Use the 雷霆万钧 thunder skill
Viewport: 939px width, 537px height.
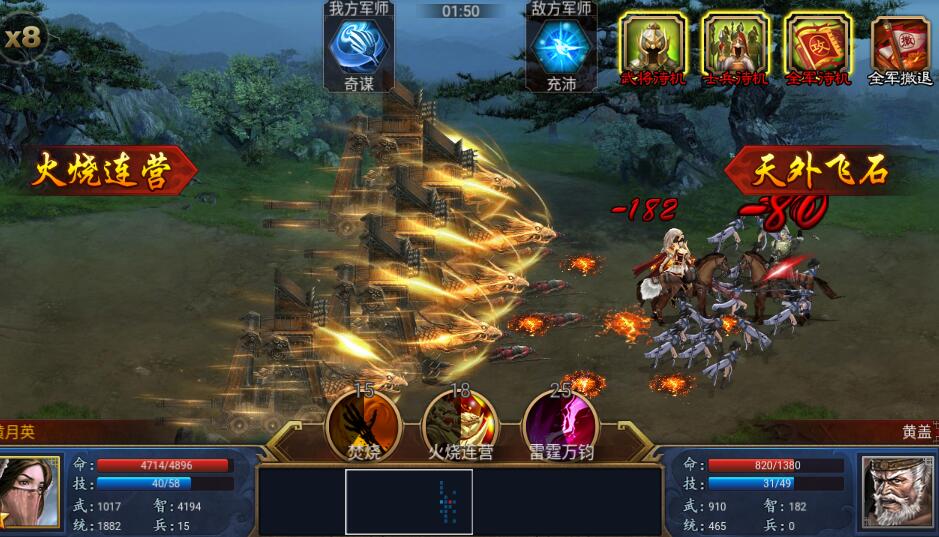coord(560,420)
